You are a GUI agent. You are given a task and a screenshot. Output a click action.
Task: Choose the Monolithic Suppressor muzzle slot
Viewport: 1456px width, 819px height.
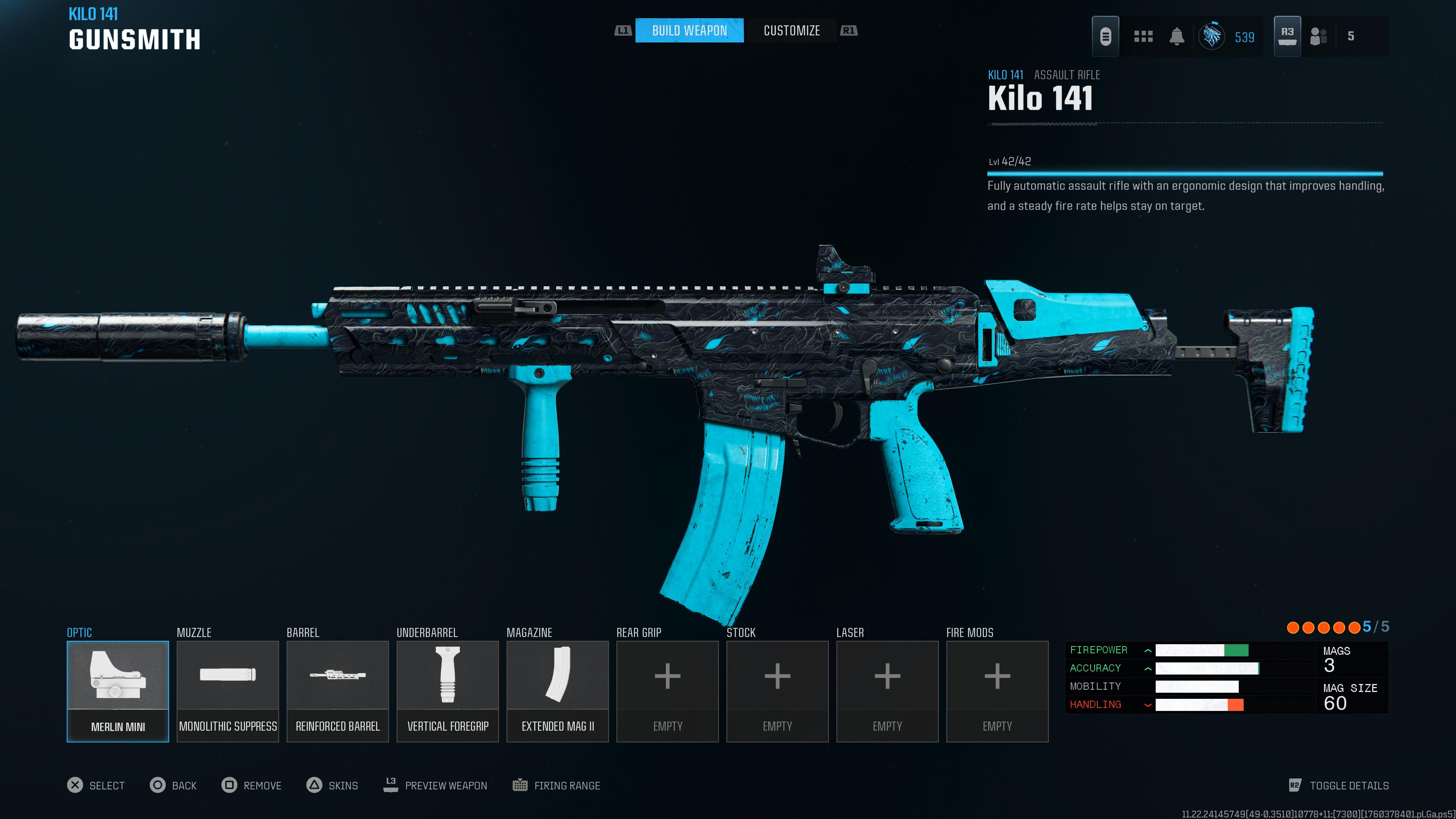(228, 691)
